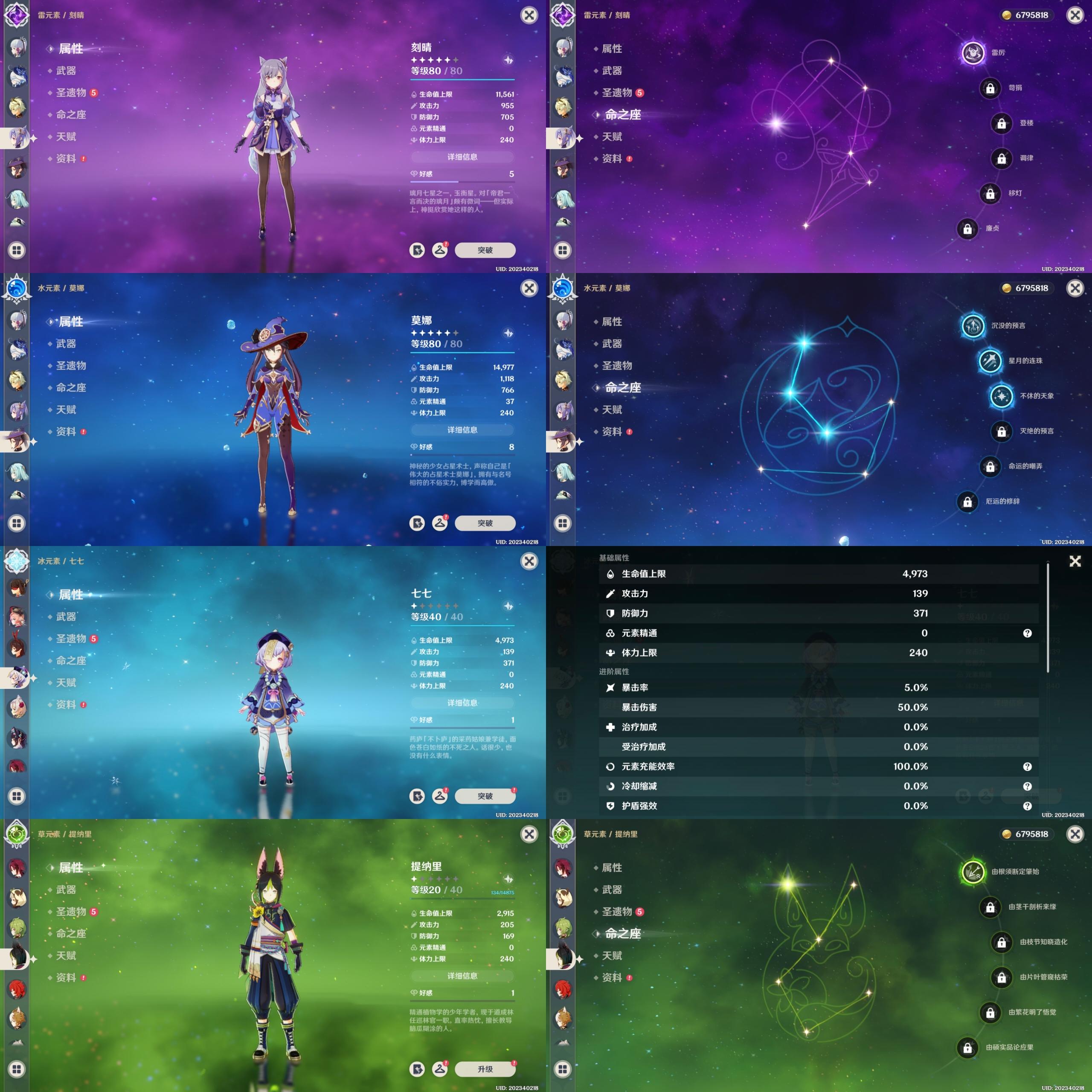
Task: Show help for 元素精通 in details
Action: (x=1027, y=633)
